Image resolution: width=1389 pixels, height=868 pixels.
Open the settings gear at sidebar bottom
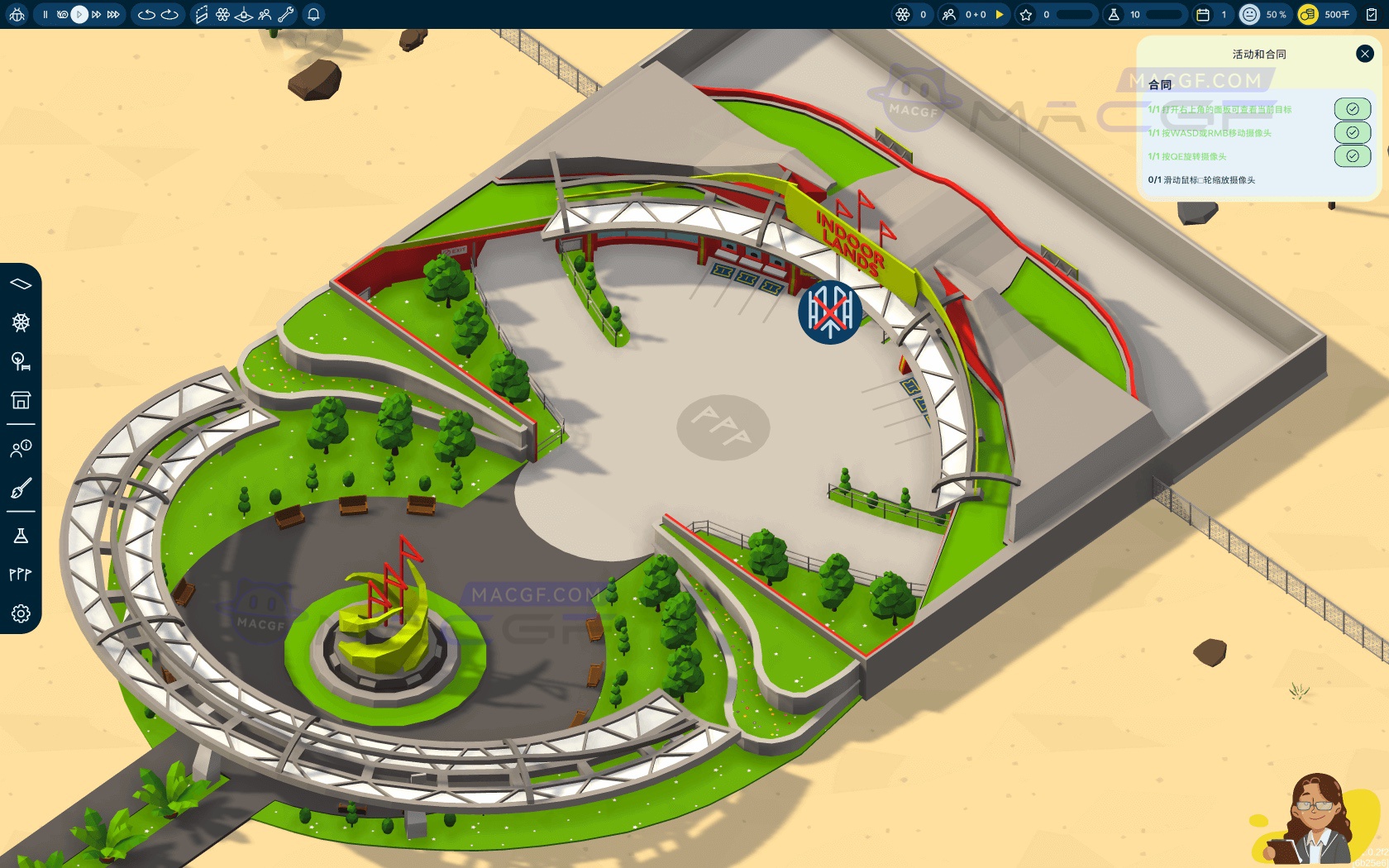[21, 613]
